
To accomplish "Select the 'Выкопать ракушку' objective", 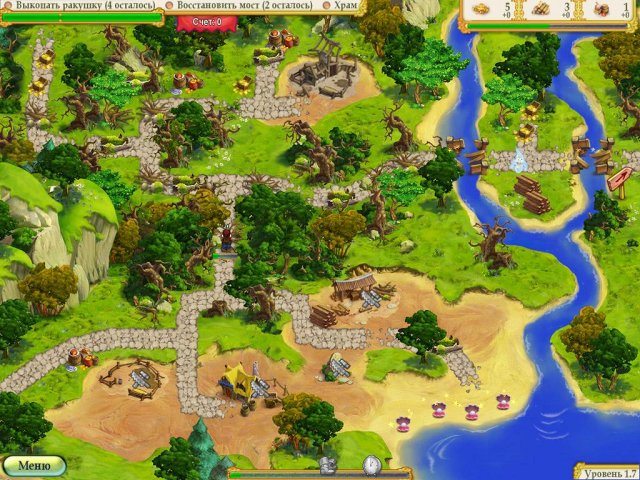I will tap(79, 6).
